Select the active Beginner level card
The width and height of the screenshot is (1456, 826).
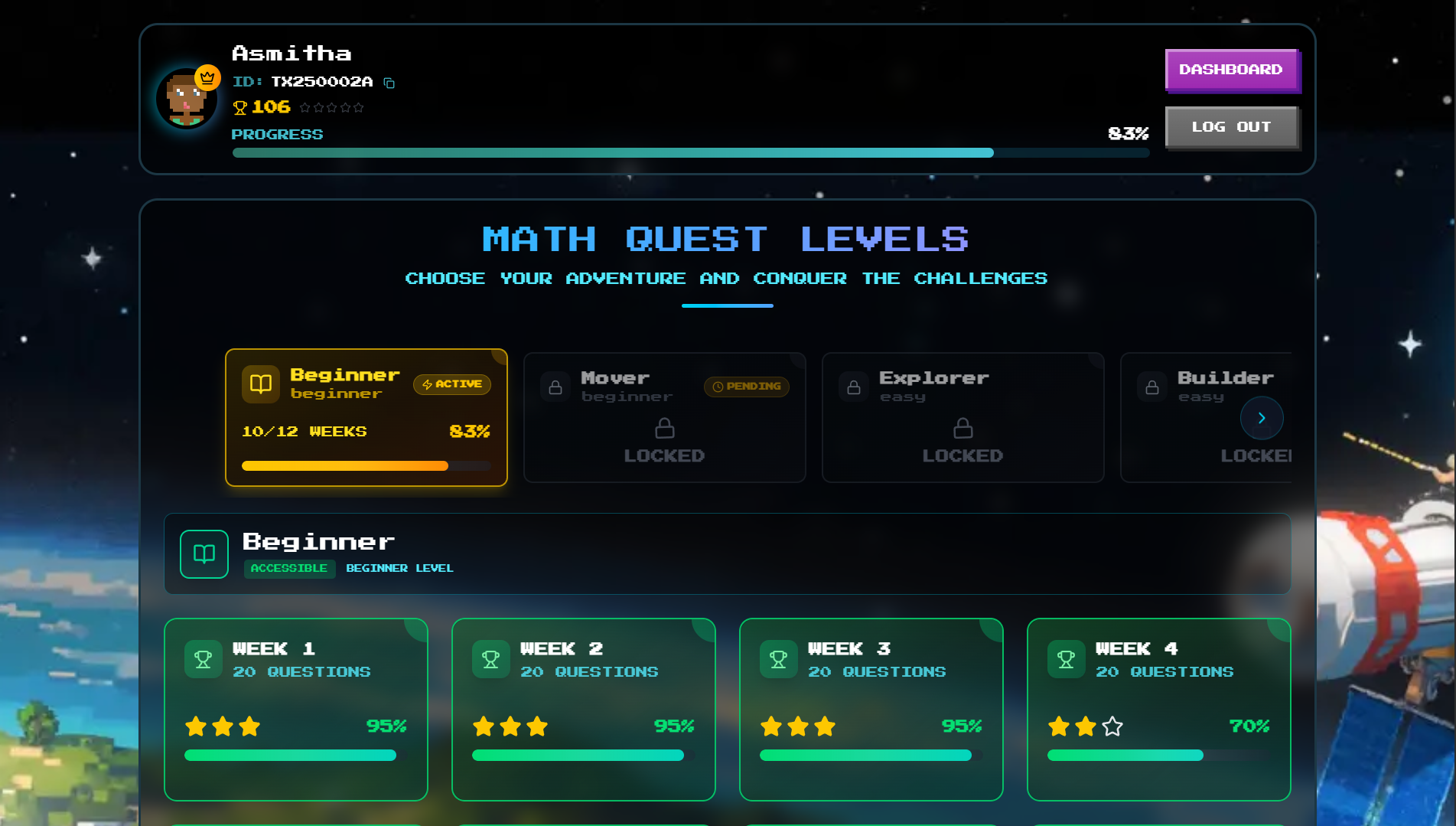(366, 417)
